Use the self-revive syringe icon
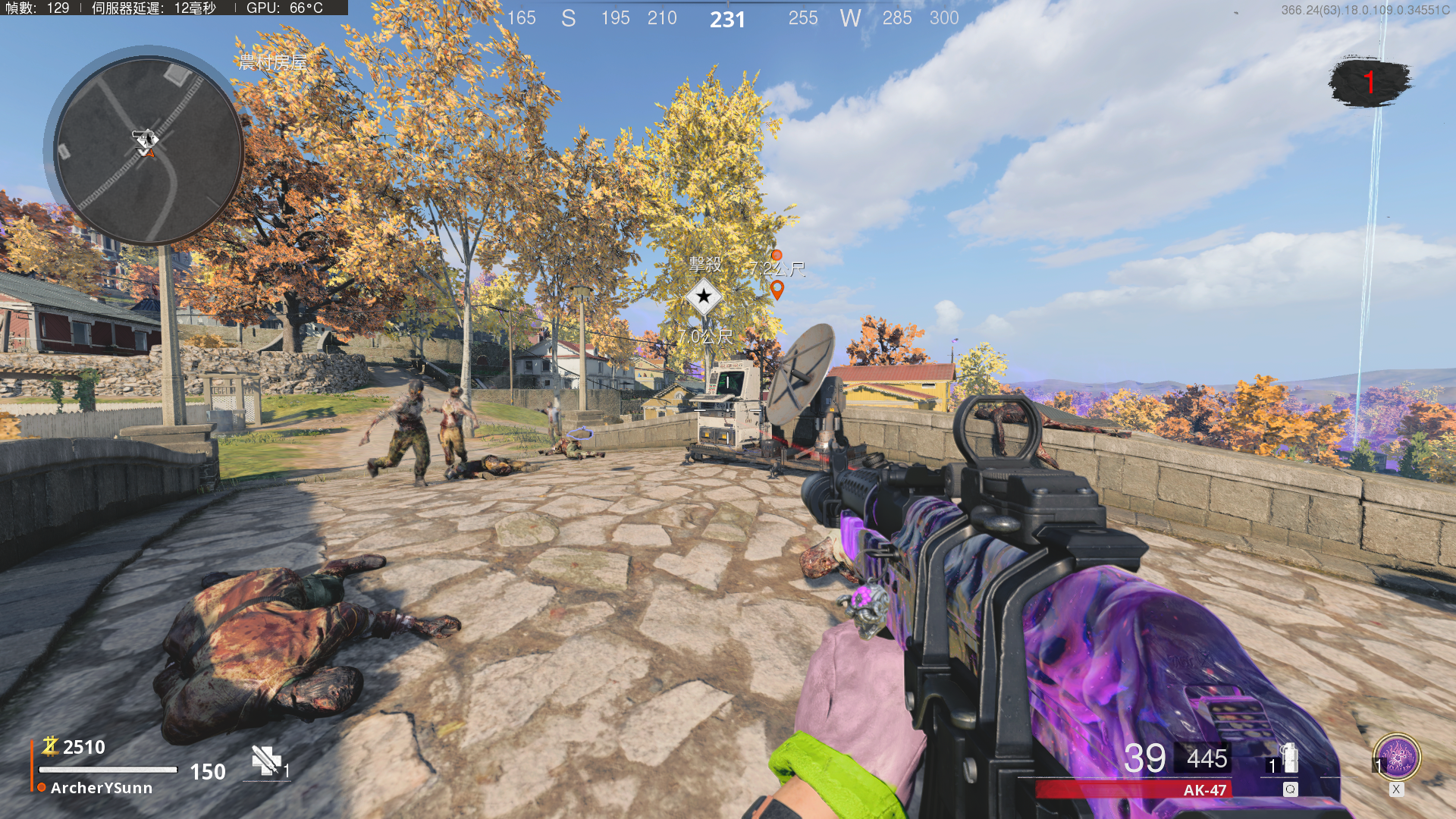 pyautogui.click(x=266, y=761)
